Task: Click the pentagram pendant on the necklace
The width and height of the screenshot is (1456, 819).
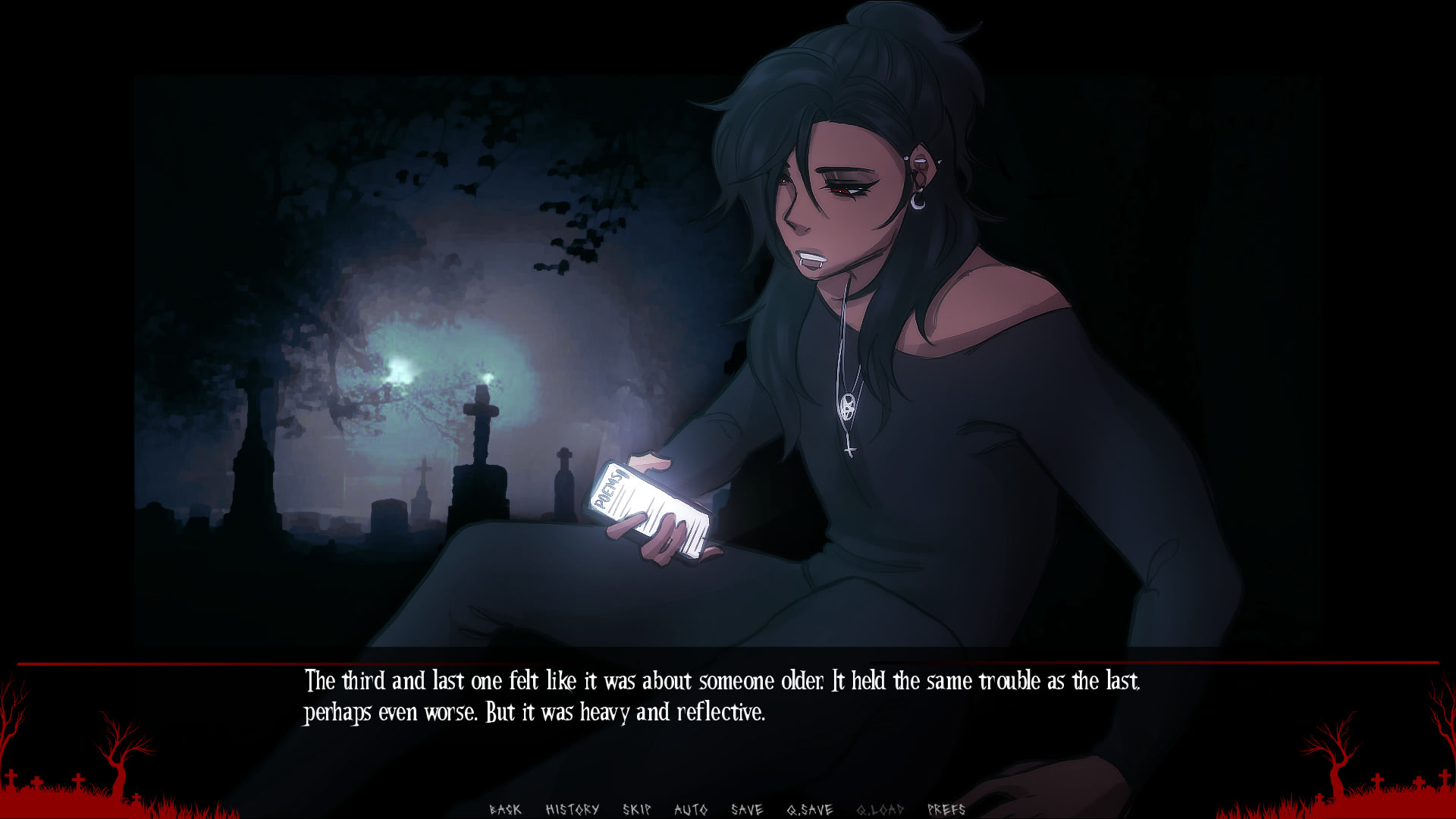Action: pyautogui.click(x=847, y=406)
